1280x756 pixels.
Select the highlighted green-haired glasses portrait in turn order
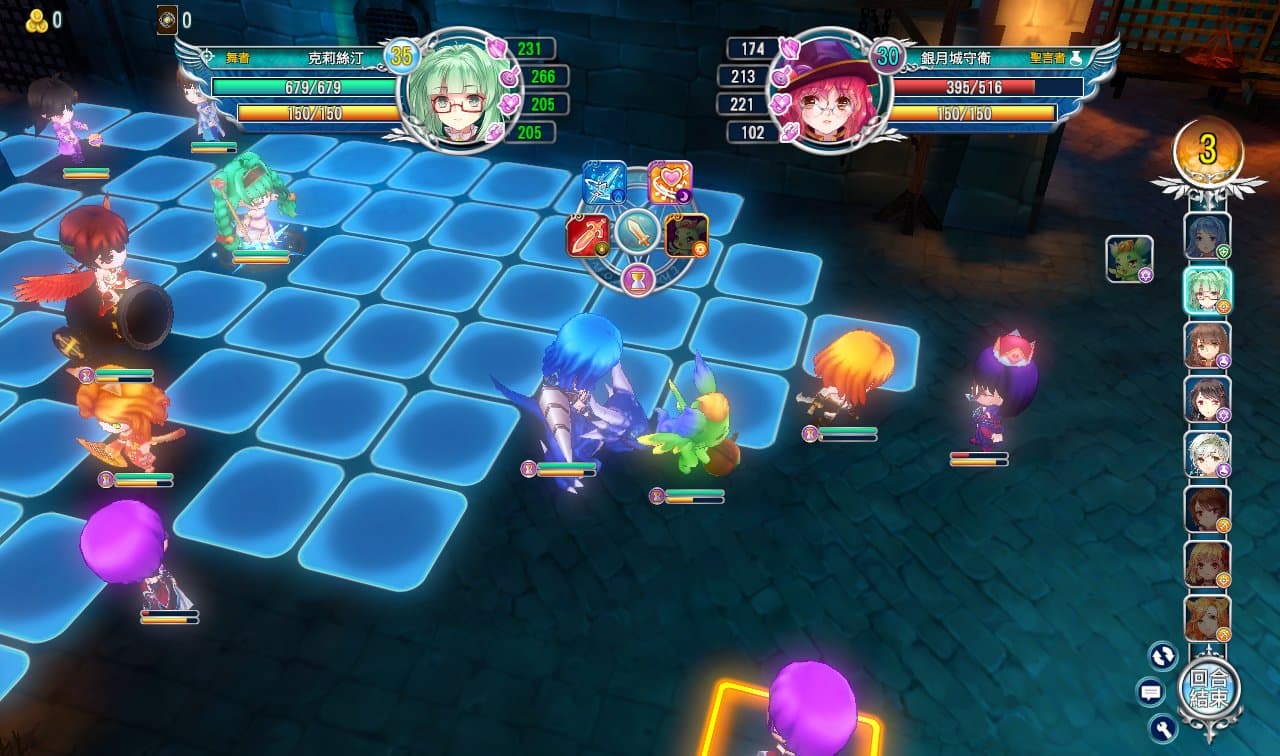(x=1207, y=290)
